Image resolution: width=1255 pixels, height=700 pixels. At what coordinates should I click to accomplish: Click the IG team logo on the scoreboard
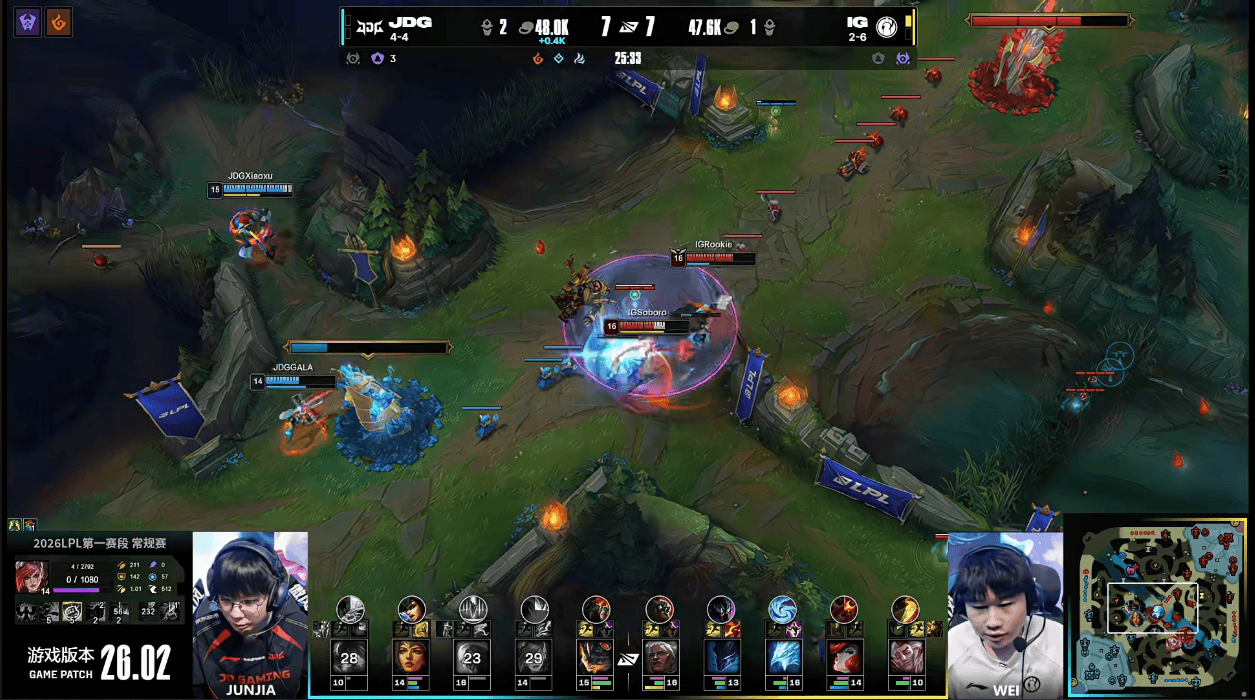[885, 27]
